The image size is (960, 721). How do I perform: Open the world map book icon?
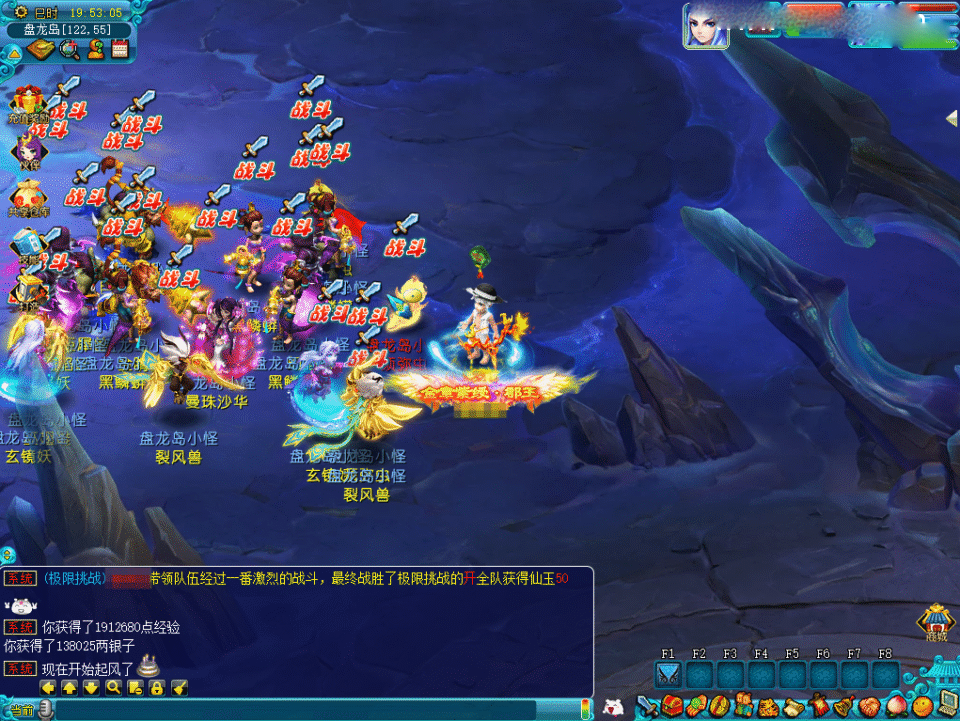(x=40, y=49)
